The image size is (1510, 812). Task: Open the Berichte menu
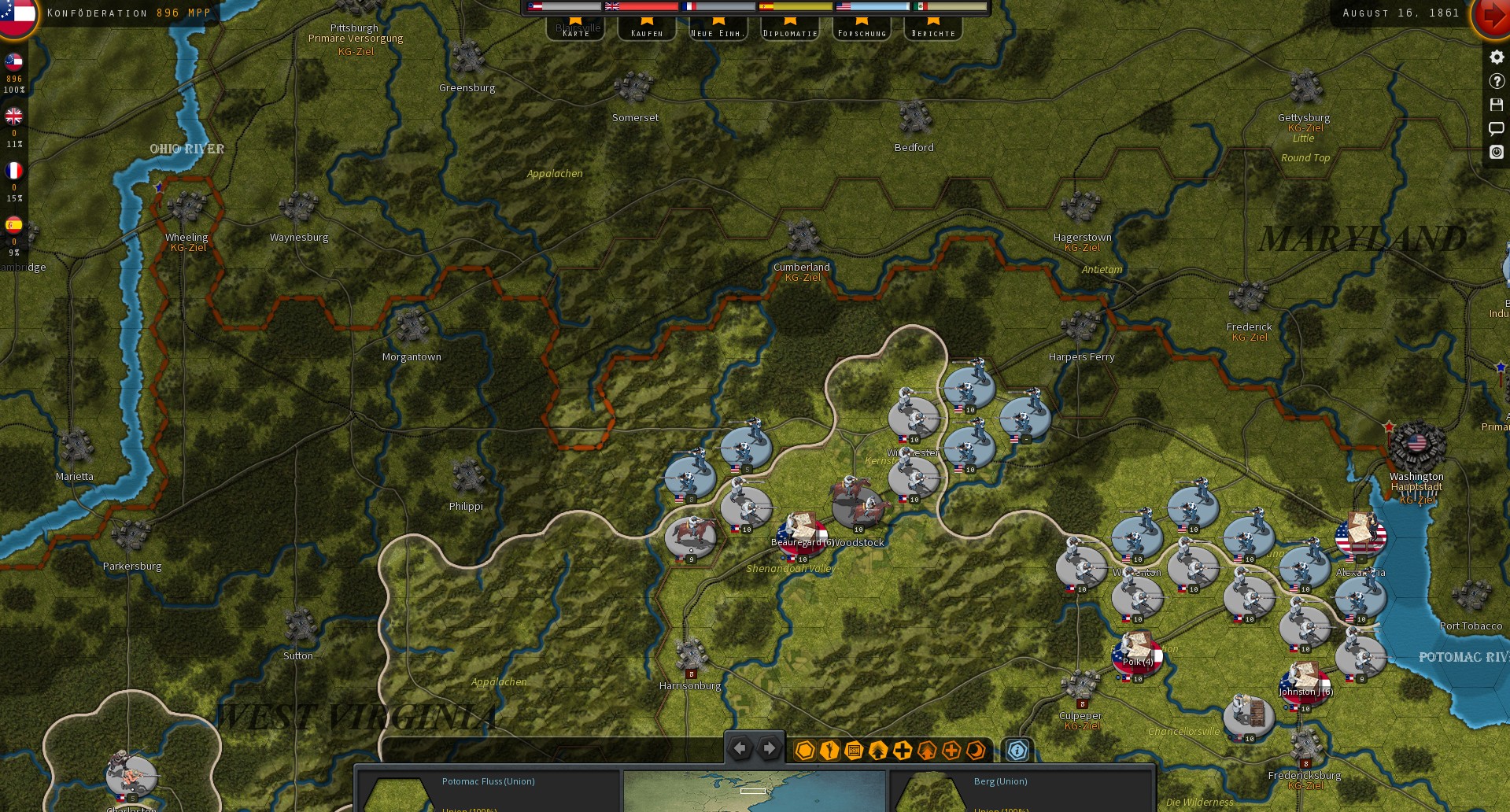point(932,32)
